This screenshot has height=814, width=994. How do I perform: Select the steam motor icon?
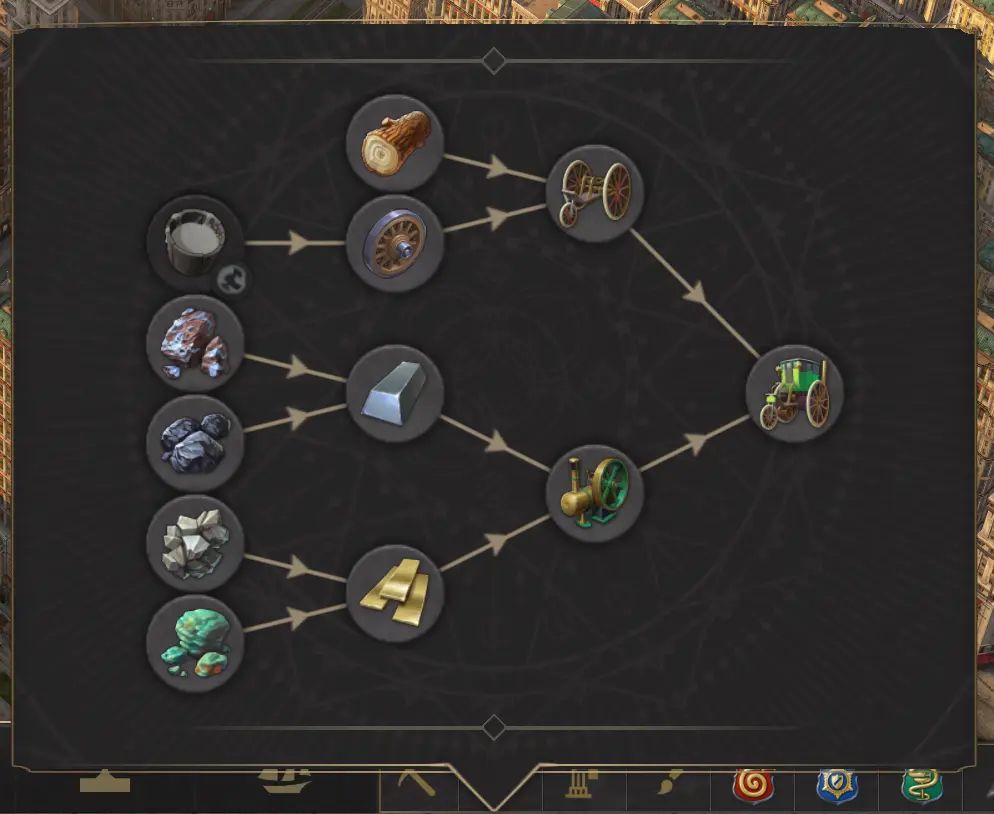tap(595, 493)
